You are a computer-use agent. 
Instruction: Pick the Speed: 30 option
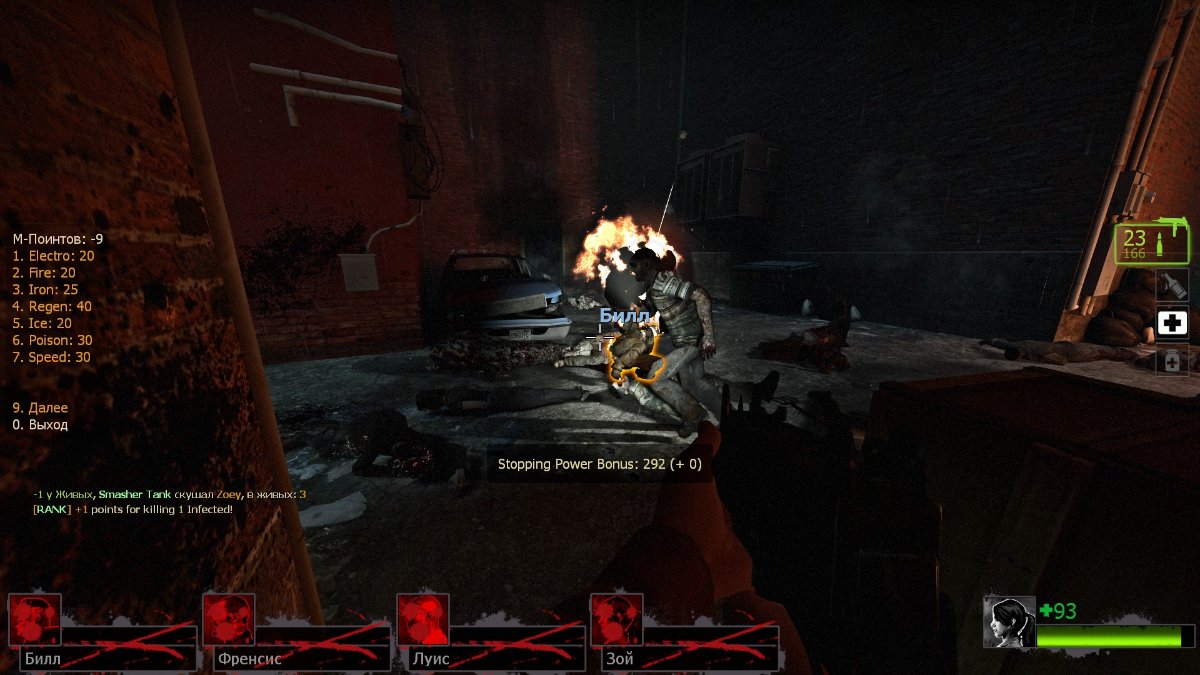(x=51, y=357)
